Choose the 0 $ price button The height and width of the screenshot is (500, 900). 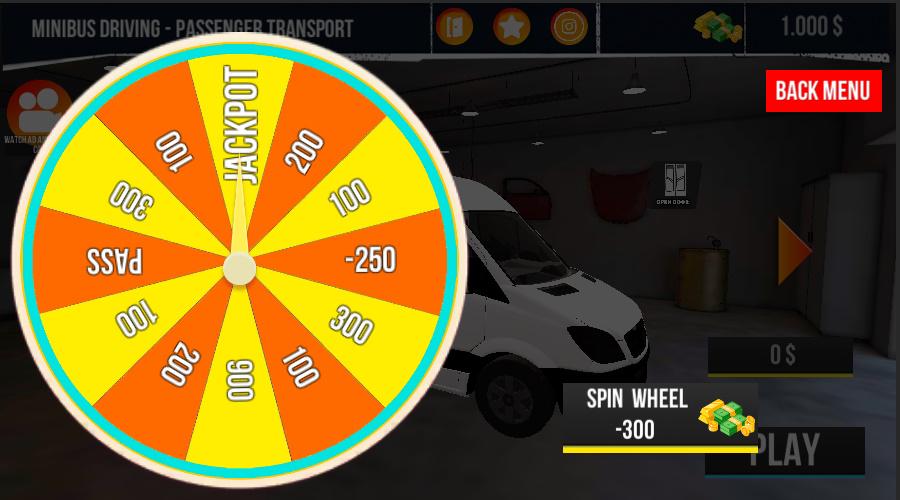point(780,355)
